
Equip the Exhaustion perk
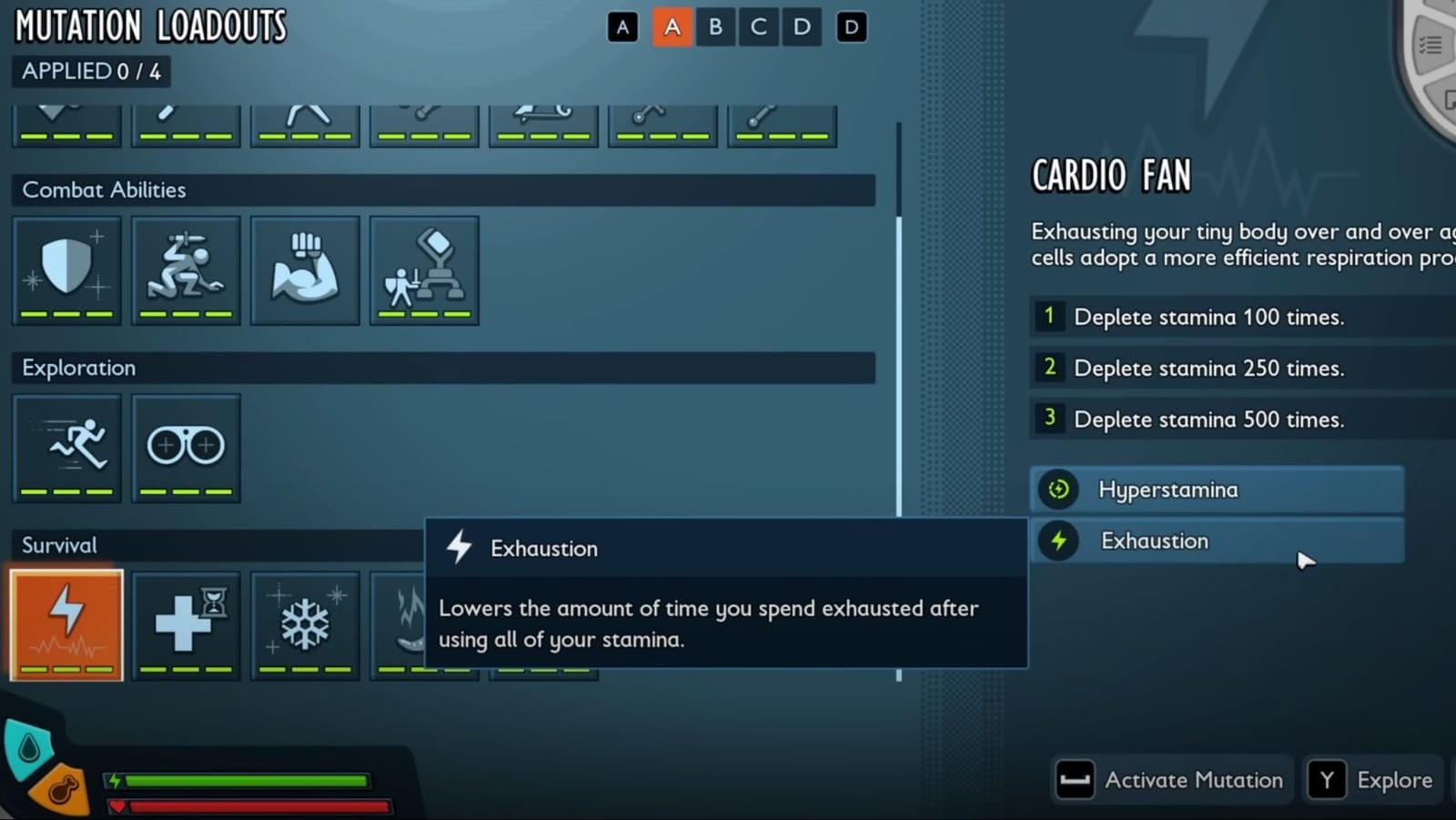pyautogui.click(x=1217, y=541)
